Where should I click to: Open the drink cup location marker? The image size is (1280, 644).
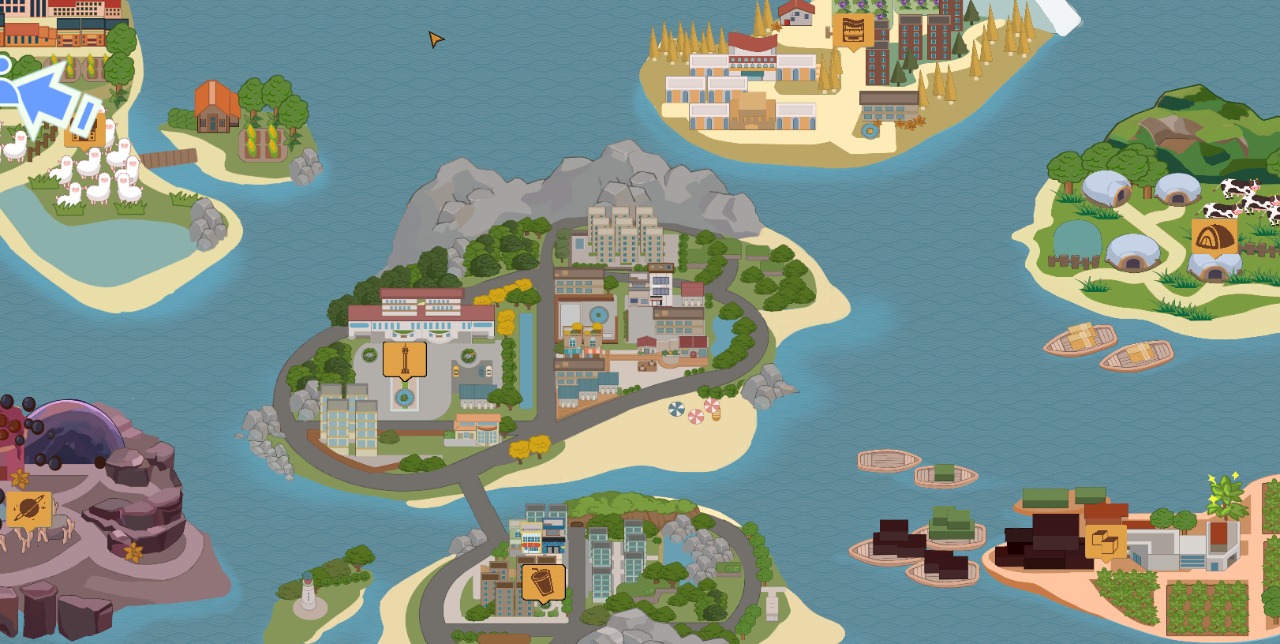[x=543, y=583]
